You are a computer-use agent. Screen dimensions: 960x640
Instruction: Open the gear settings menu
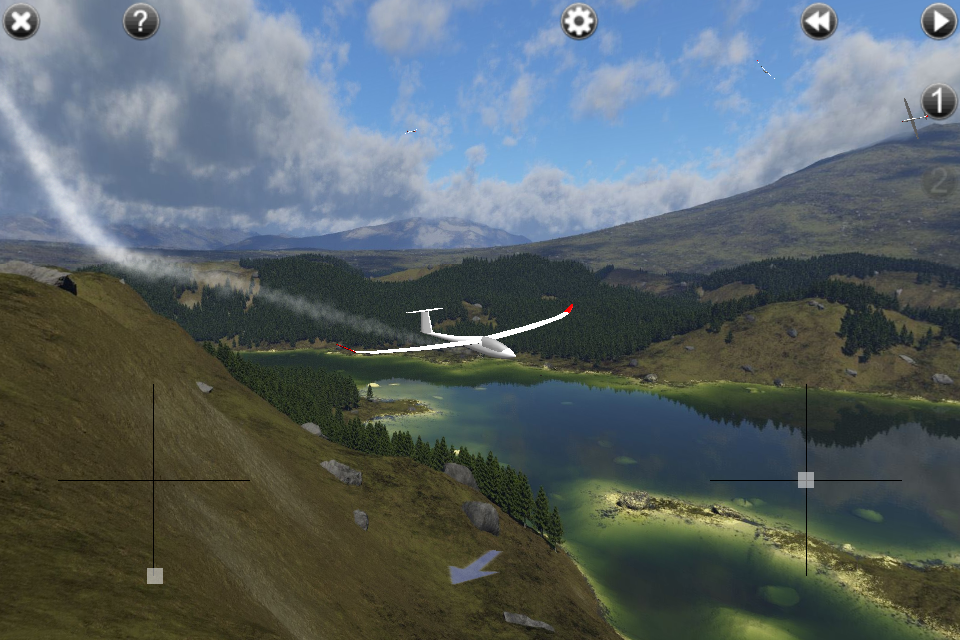click(579, 21)
